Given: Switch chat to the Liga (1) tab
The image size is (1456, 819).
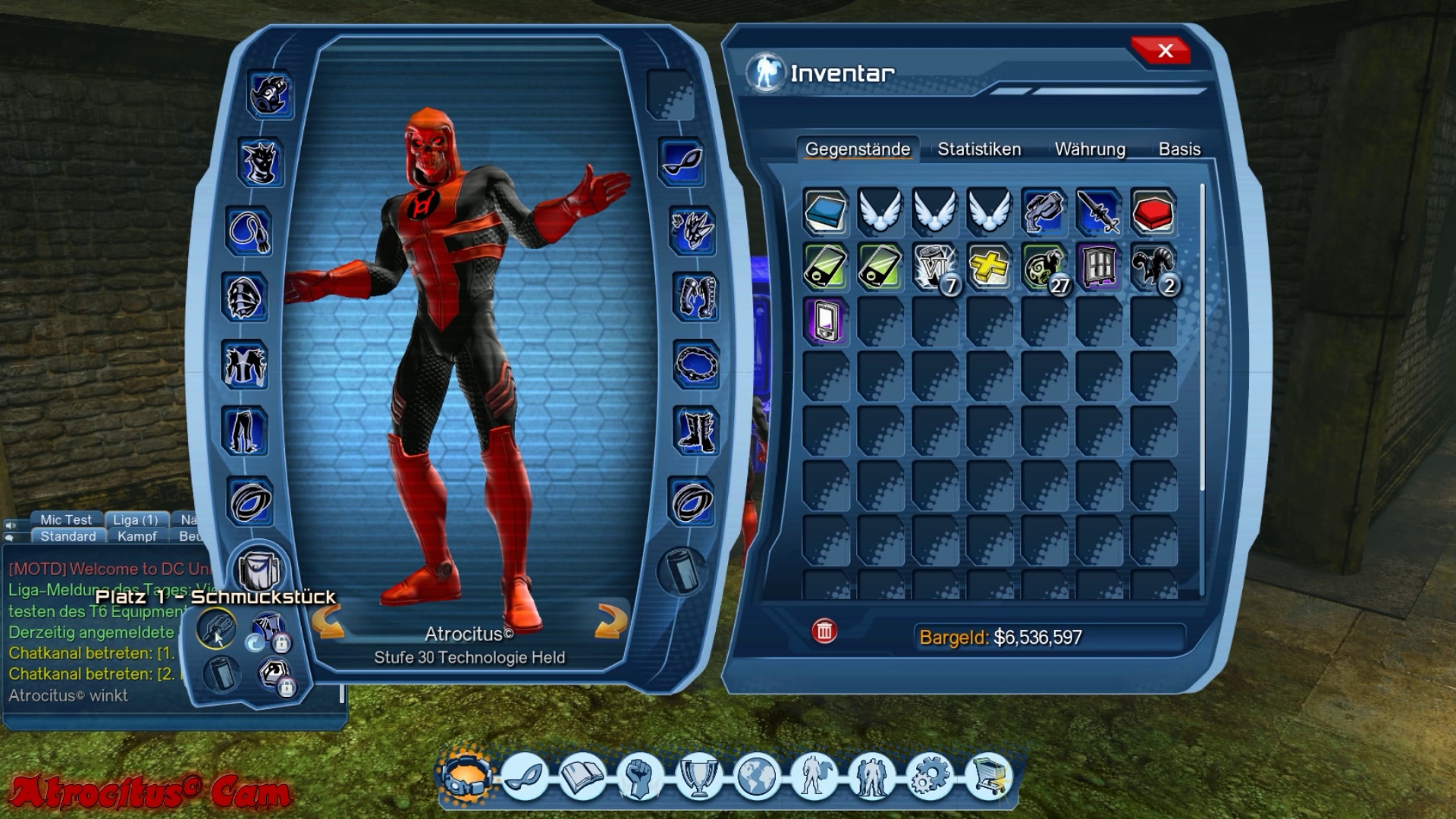Looking at the screenshot, I should pos(135,519).
